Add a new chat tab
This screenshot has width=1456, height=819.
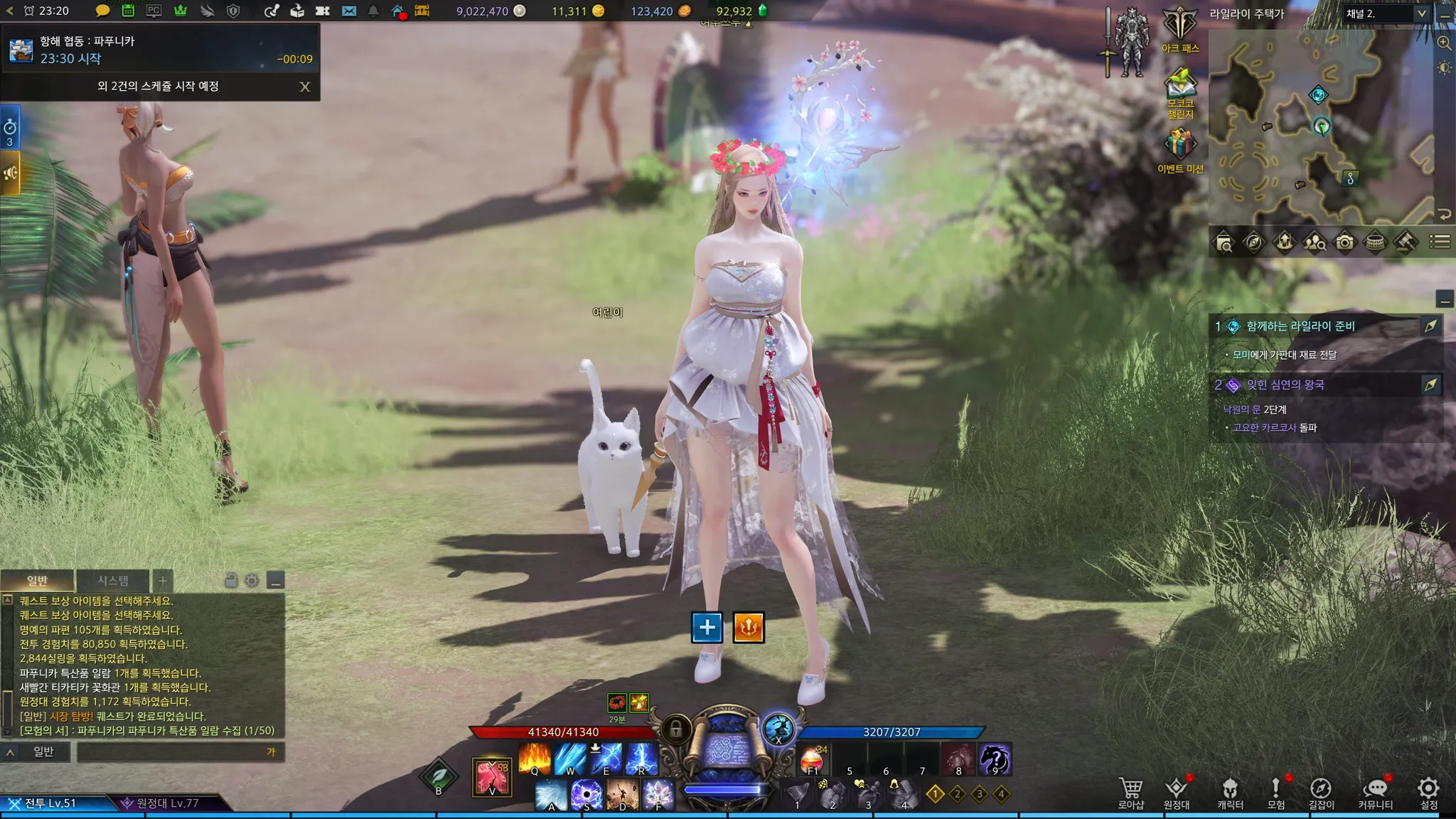click(163, 581)
